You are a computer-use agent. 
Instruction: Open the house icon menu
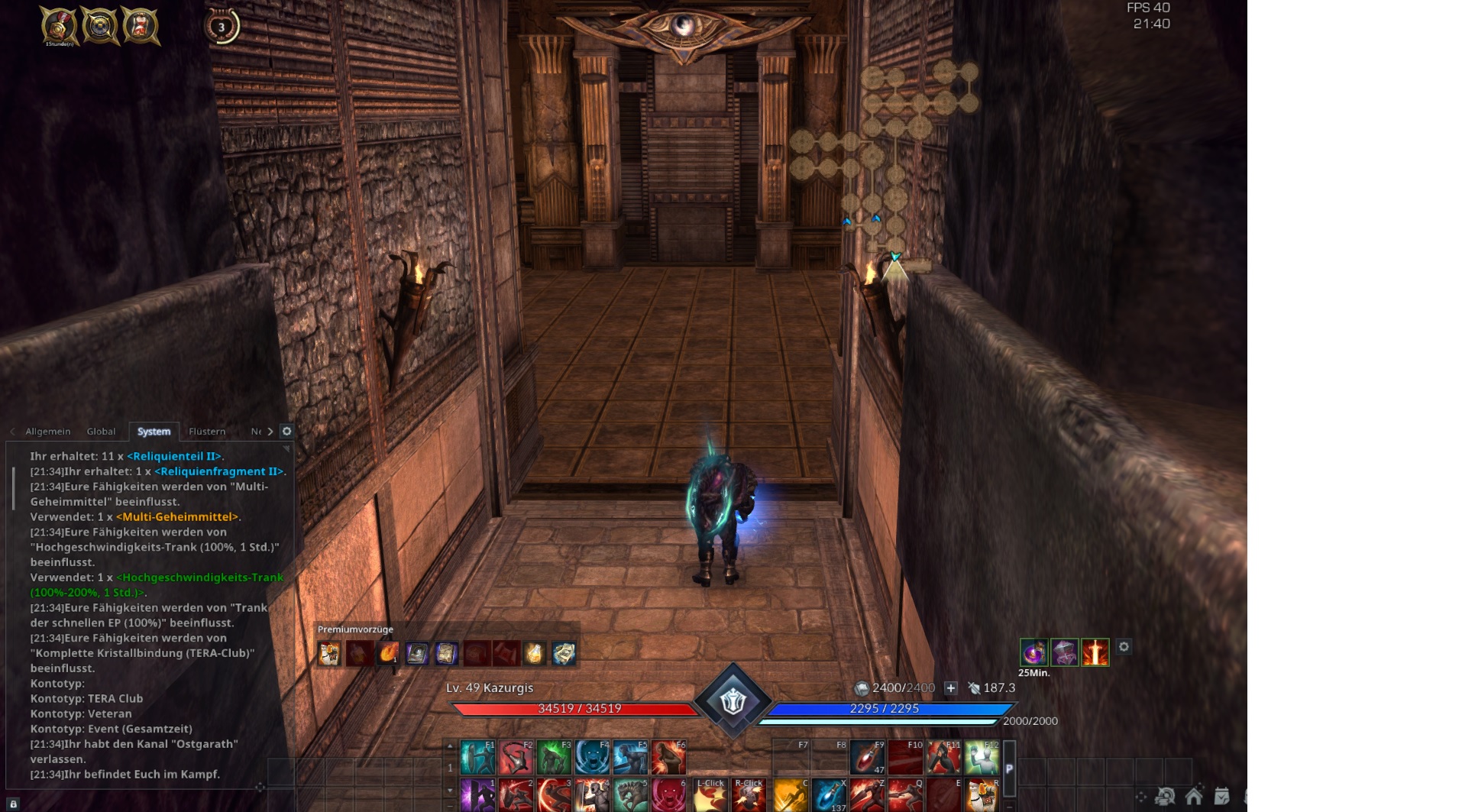(x=1193, y=796)
